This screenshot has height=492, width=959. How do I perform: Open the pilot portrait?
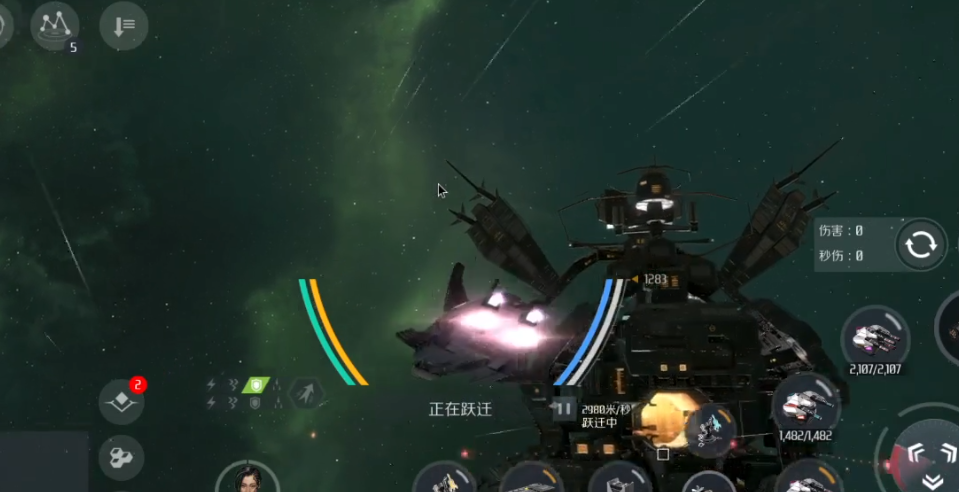[247, 478]
